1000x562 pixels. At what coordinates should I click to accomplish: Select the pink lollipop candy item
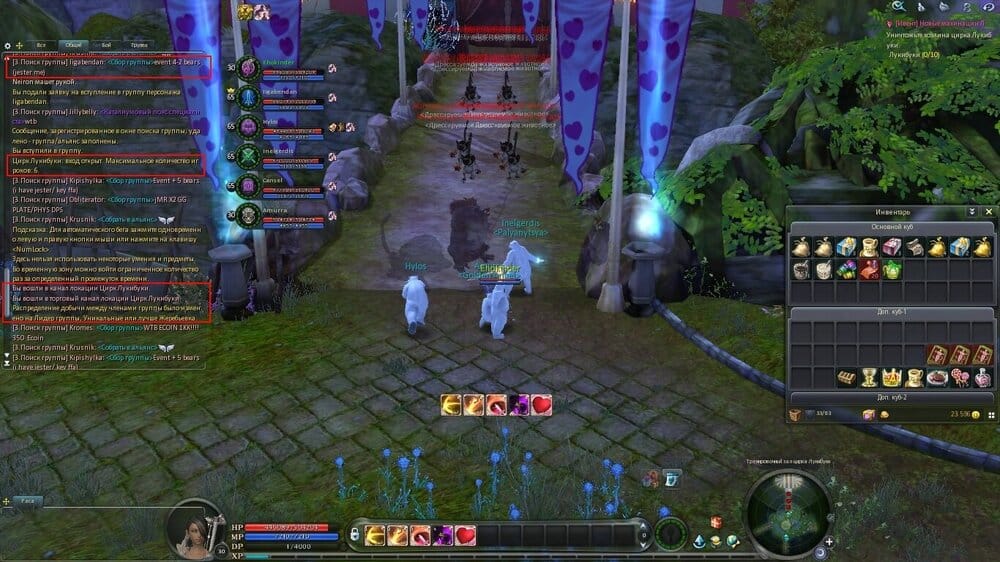pyautogui.click(x=958, y=378)
